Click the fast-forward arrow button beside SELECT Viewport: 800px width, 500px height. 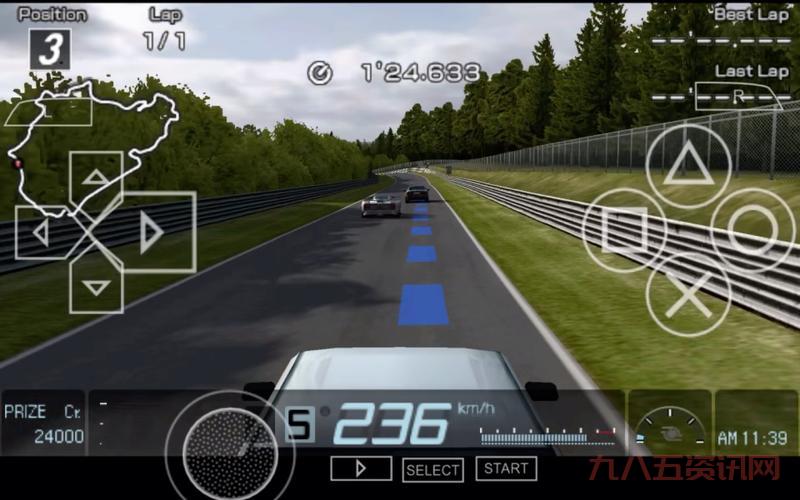361,468
